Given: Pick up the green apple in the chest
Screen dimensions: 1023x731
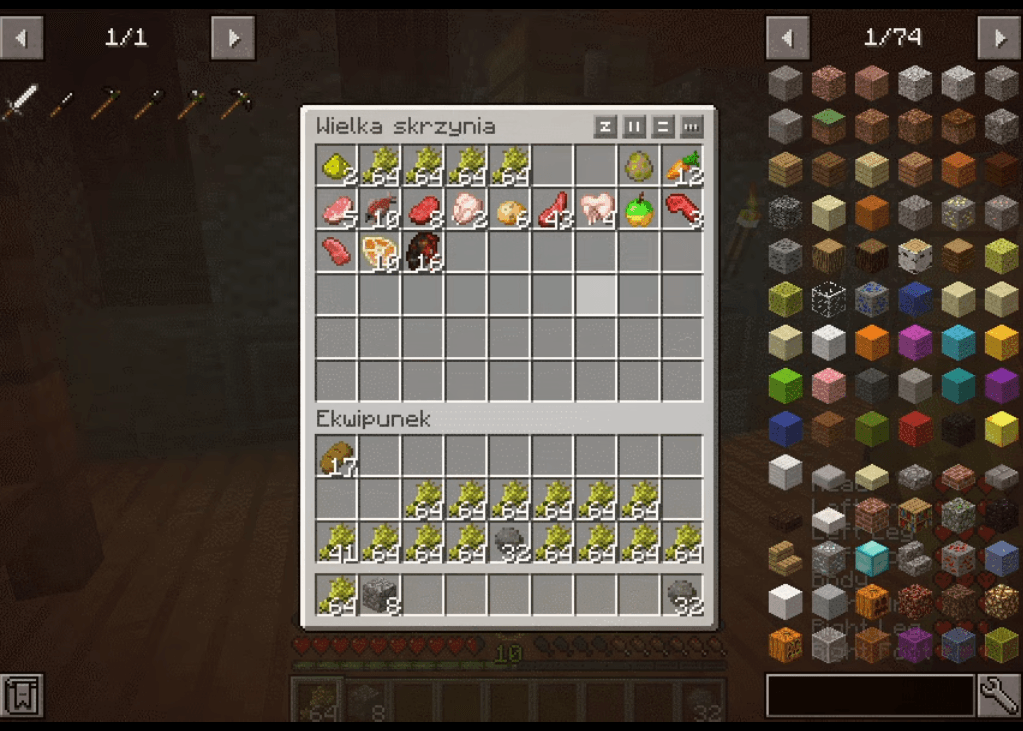Looking at the screenshot, I should (639, 210).
